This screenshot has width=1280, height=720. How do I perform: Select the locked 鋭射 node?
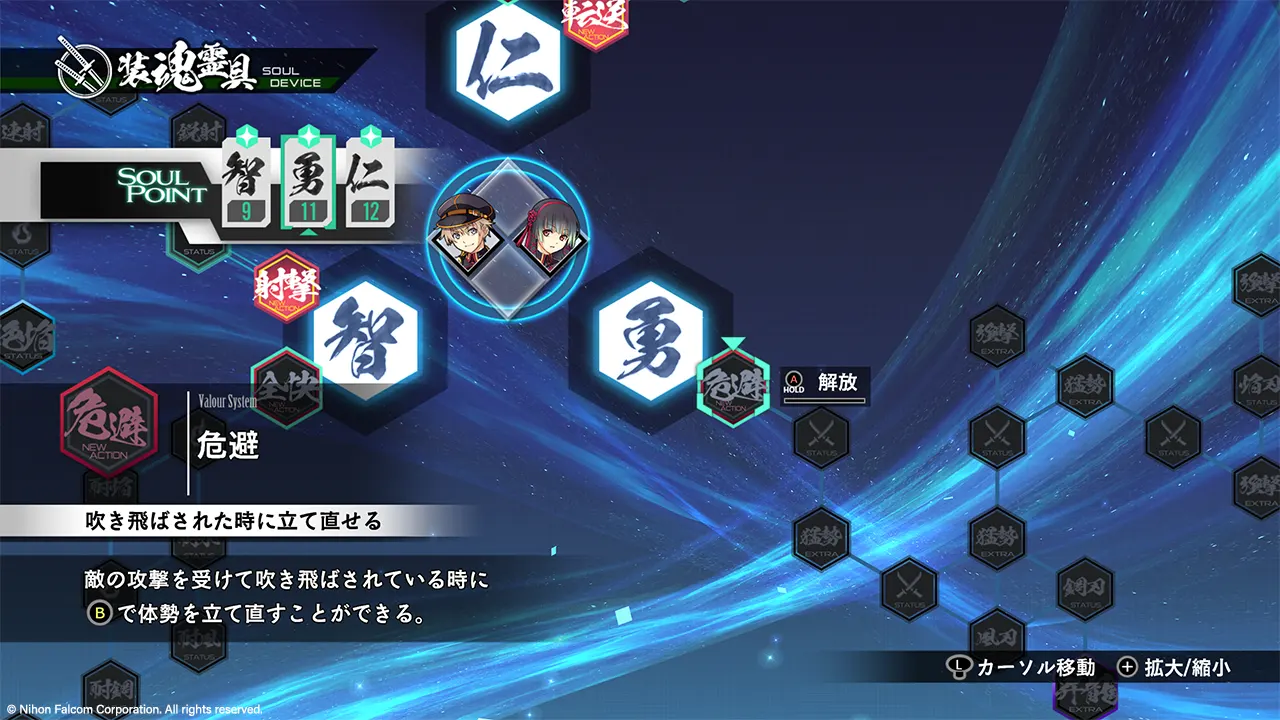(199, 131)
